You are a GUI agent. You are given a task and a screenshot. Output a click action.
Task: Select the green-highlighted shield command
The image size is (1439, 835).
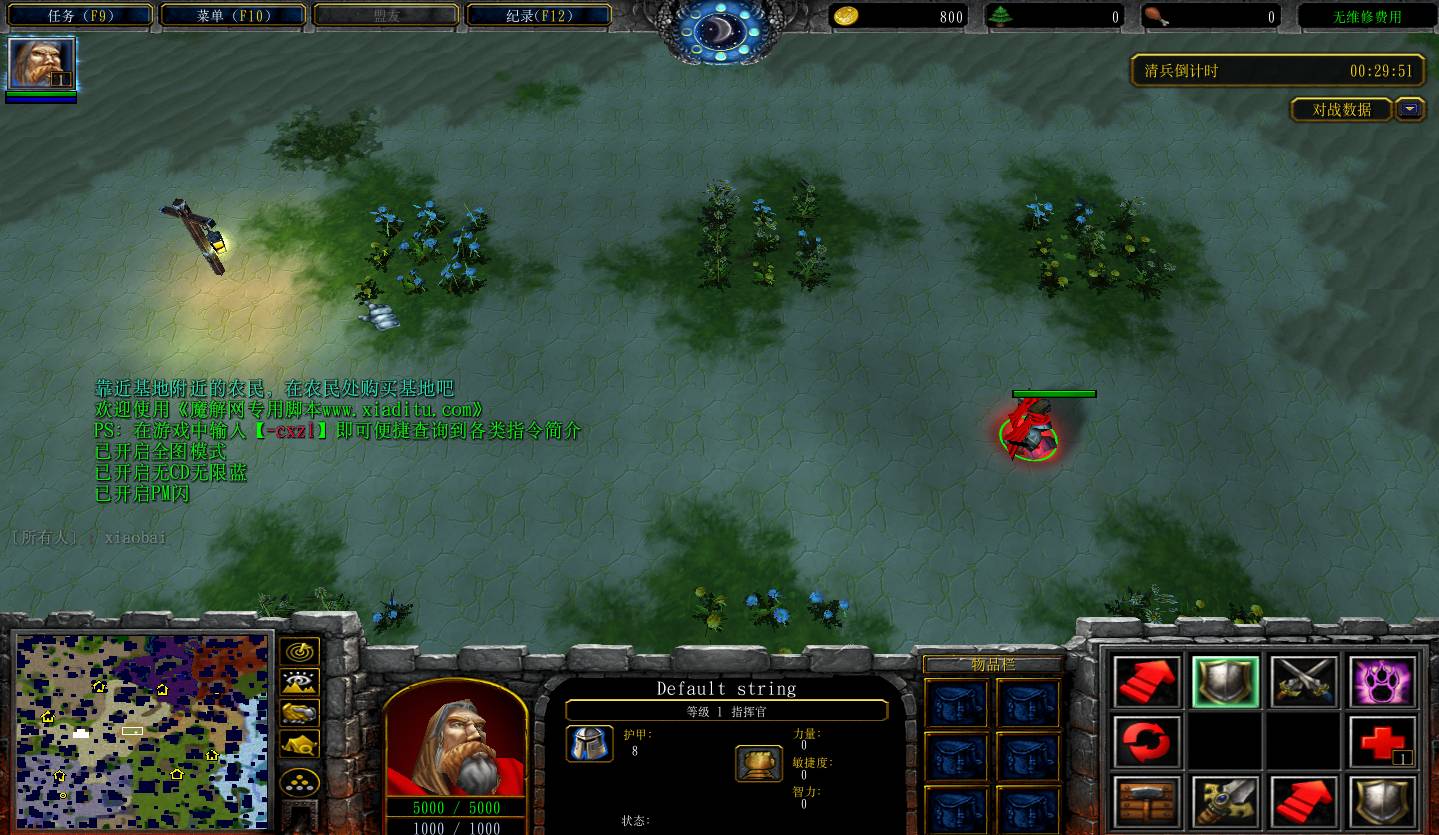point(1225,682)
